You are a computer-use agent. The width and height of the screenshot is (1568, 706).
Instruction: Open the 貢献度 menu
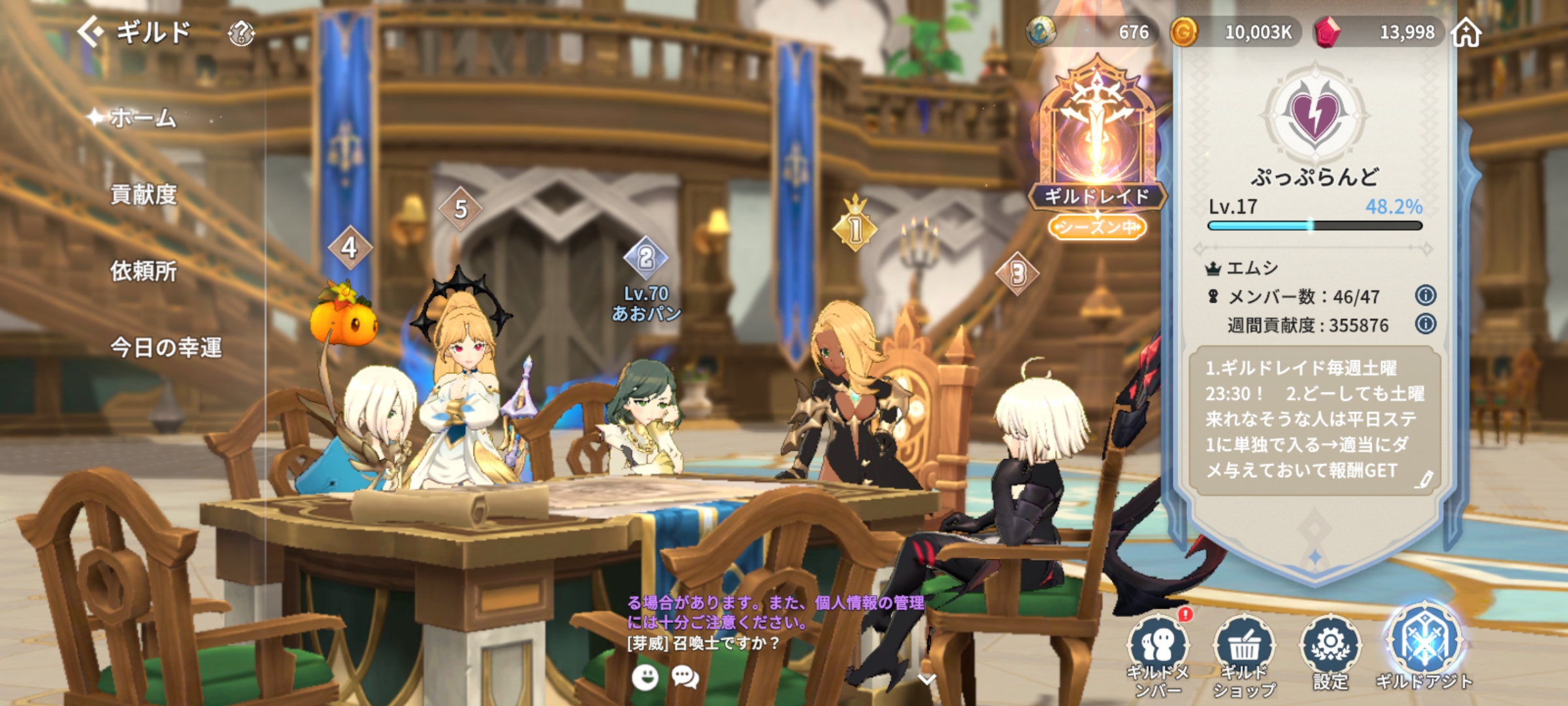144,195
